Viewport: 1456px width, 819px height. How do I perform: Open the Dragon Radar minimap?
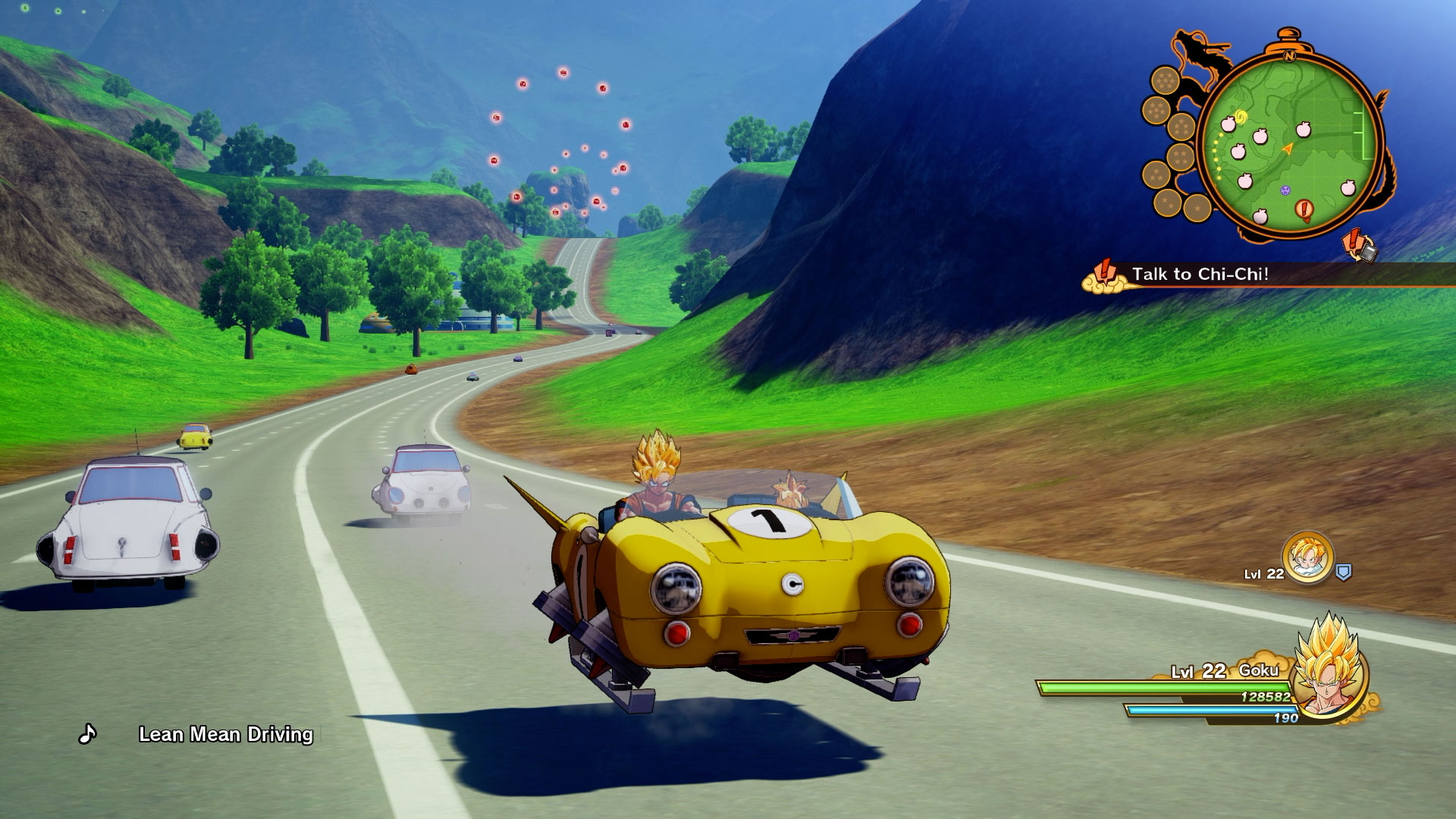(1289, 144)
